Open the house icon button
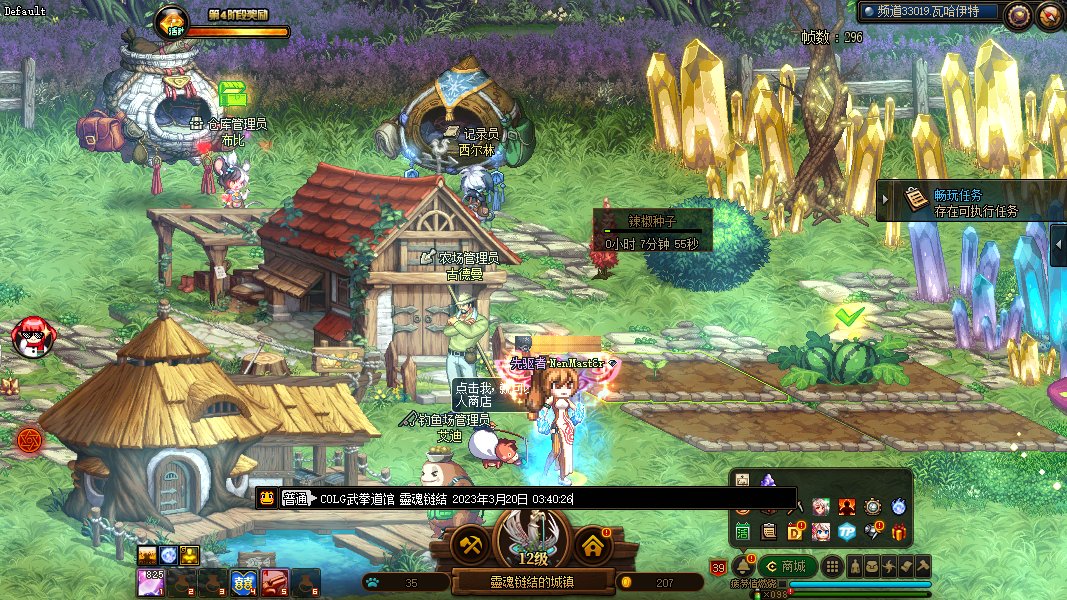 [x=592, y=545]
